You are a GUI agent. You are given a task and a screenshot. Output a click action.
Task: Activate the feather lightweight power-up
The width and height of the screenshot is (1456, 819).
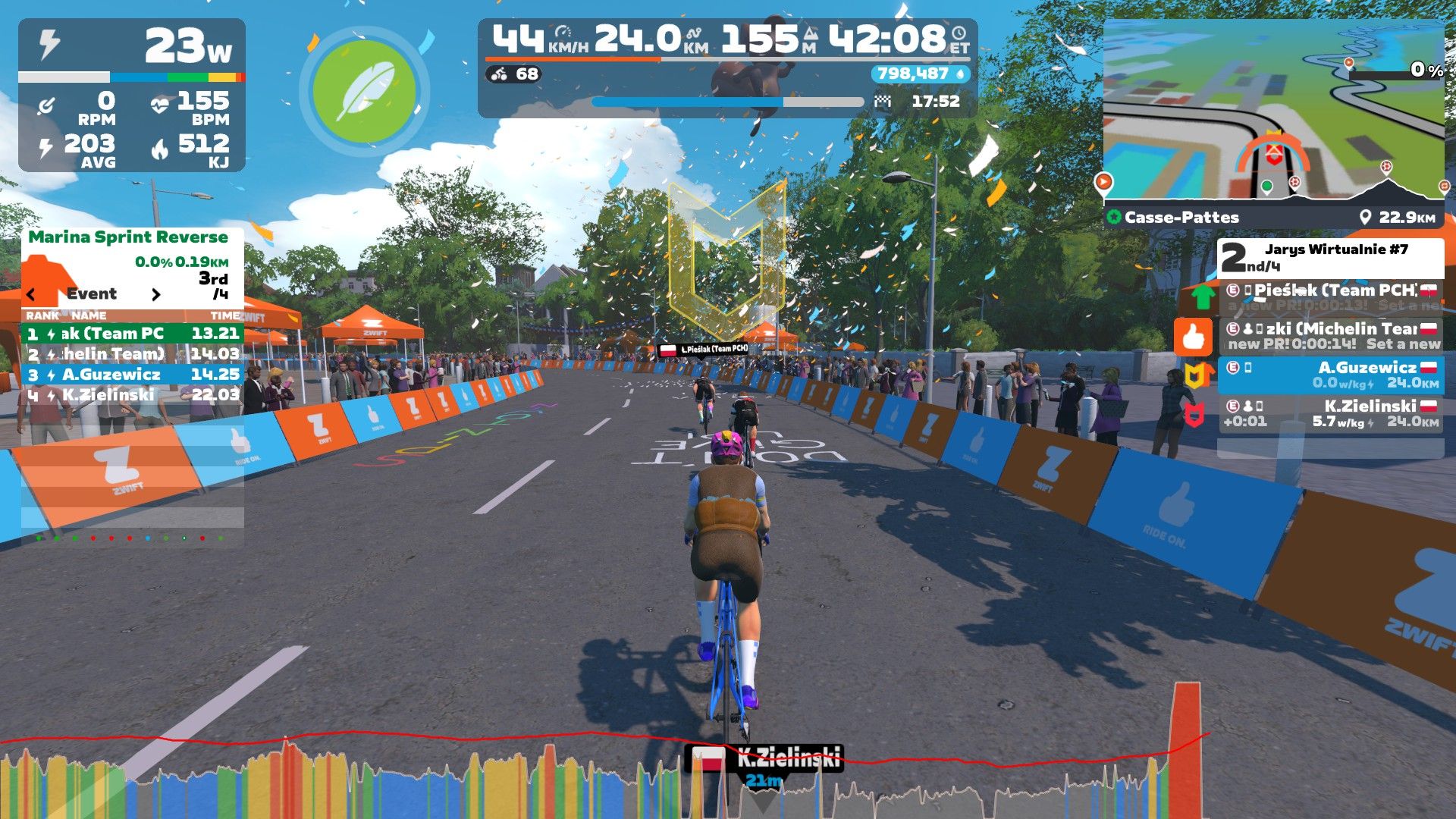pyautogui.click(x=365, y=91)
